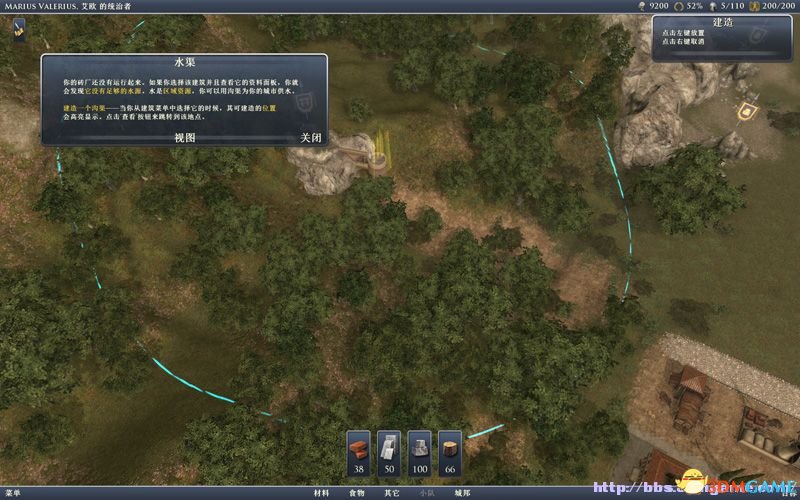This screenshot has width=800, height=500.
Task: Click the quill notification icon under the governor name
Action: (20, 28)
